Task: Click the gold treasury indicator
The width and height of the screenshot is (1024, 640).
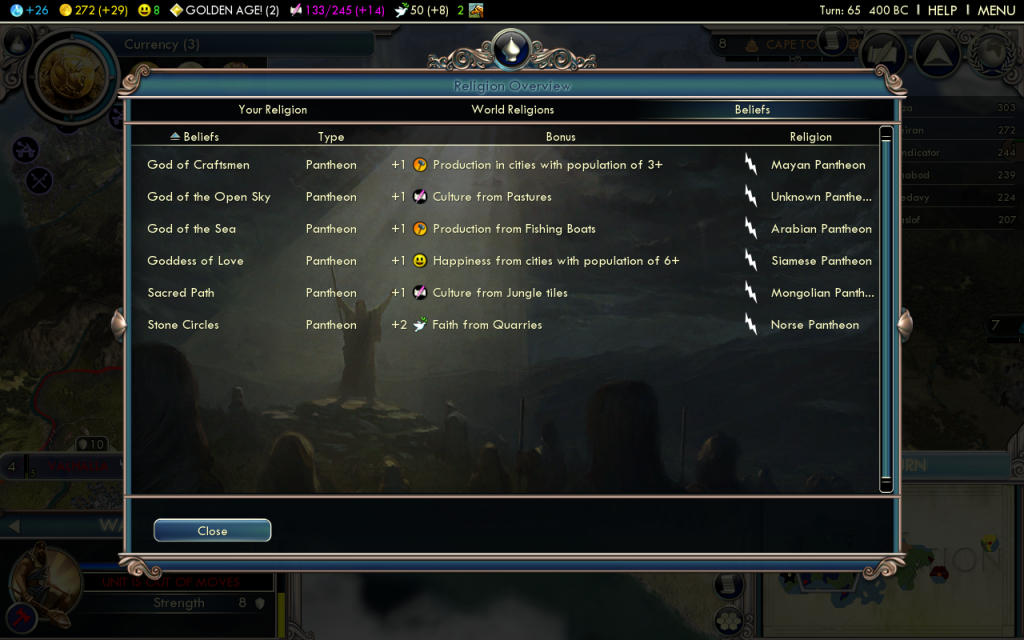Action: click(94, 10)
